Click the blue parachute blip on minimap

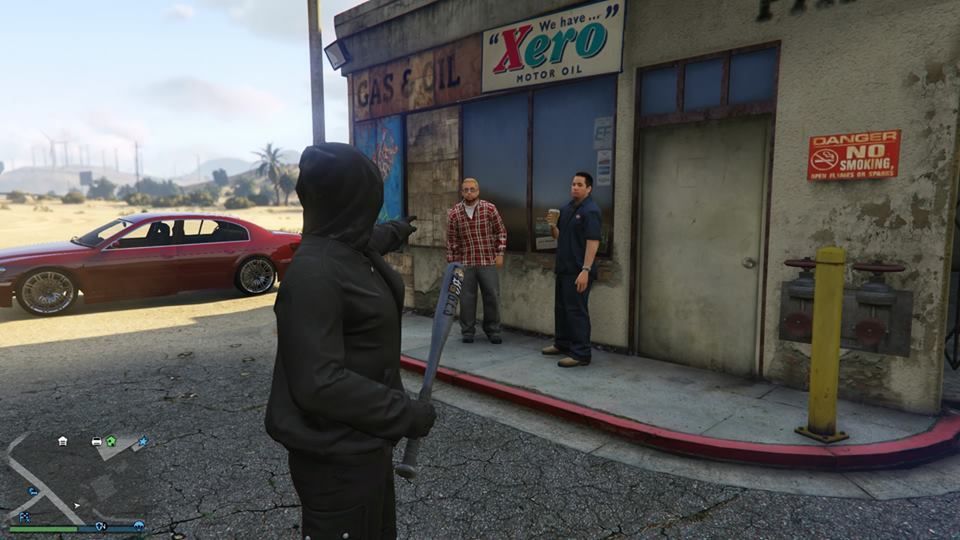click(x=138, y=525)
